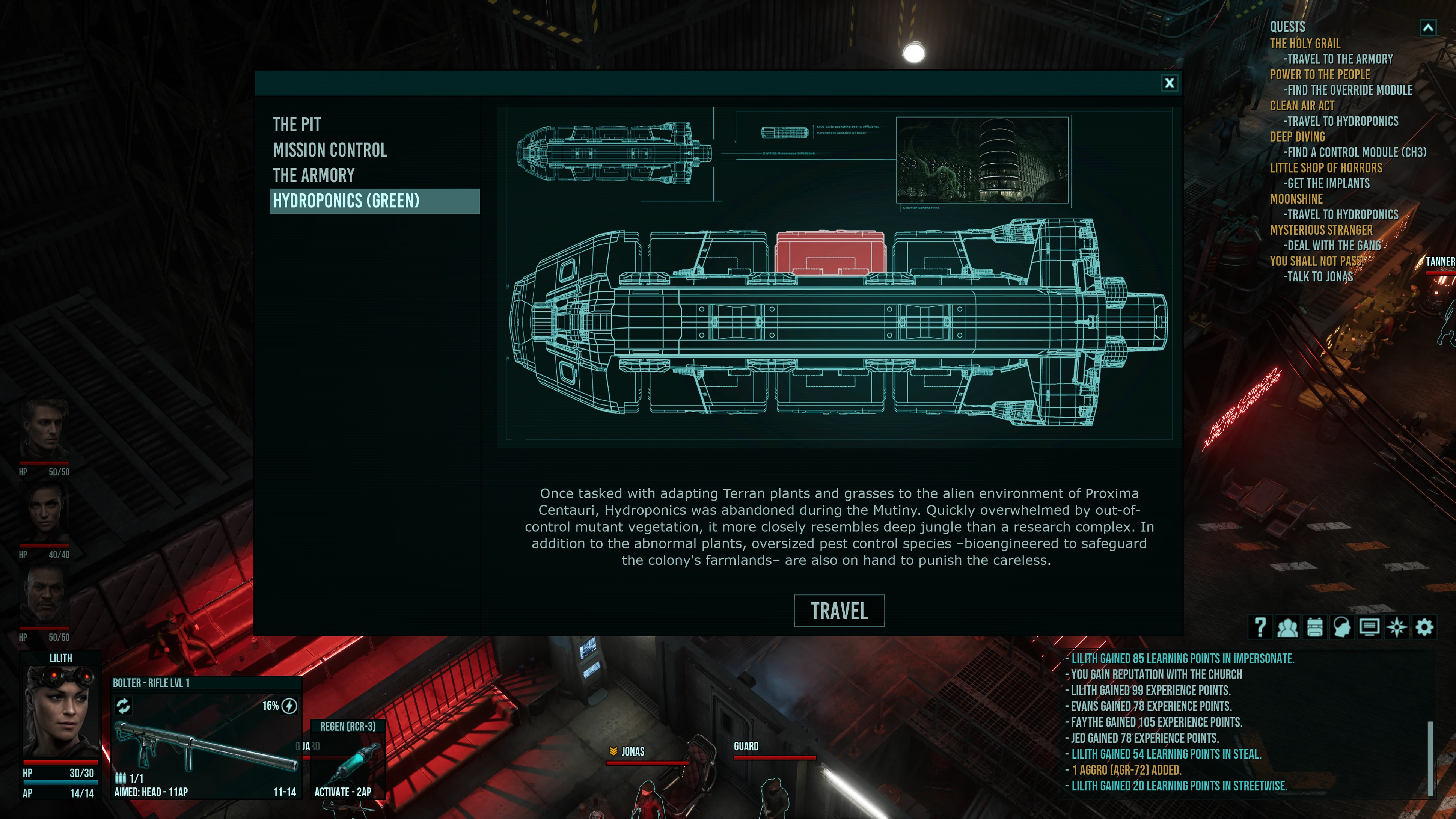
Task: Open the party members screen
Action: [x=1287, y=627]
